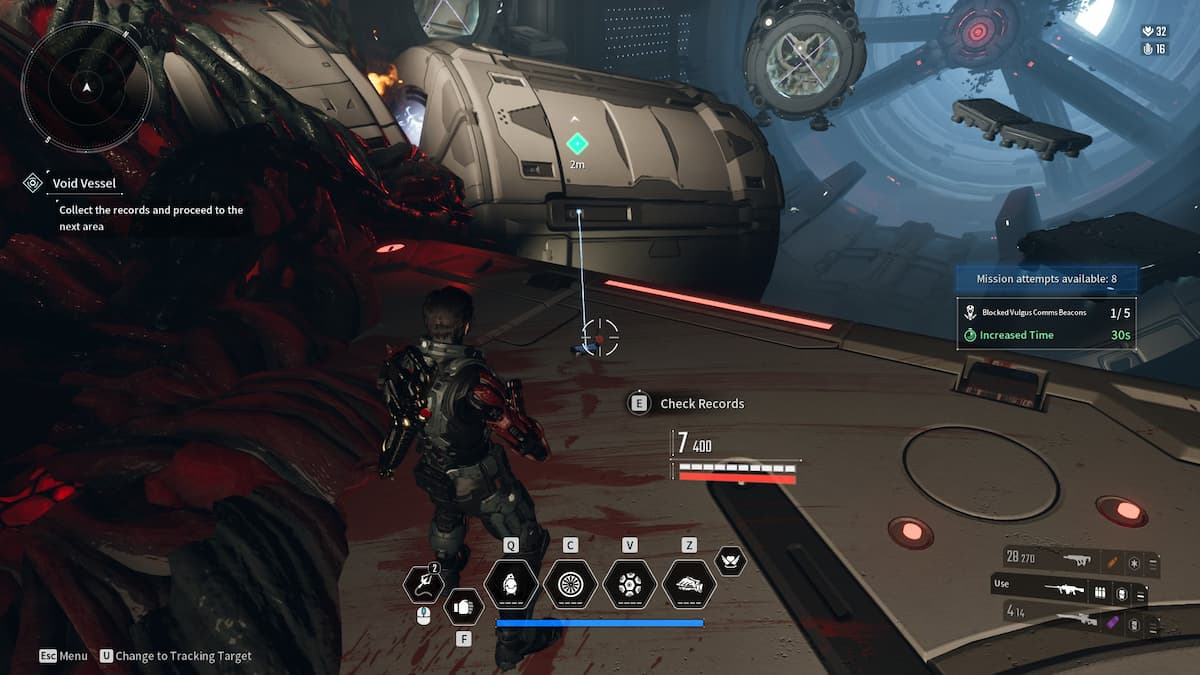The image size is (1200, 675).
Task: Select the small winged passive skill icon
Action: 731,561
